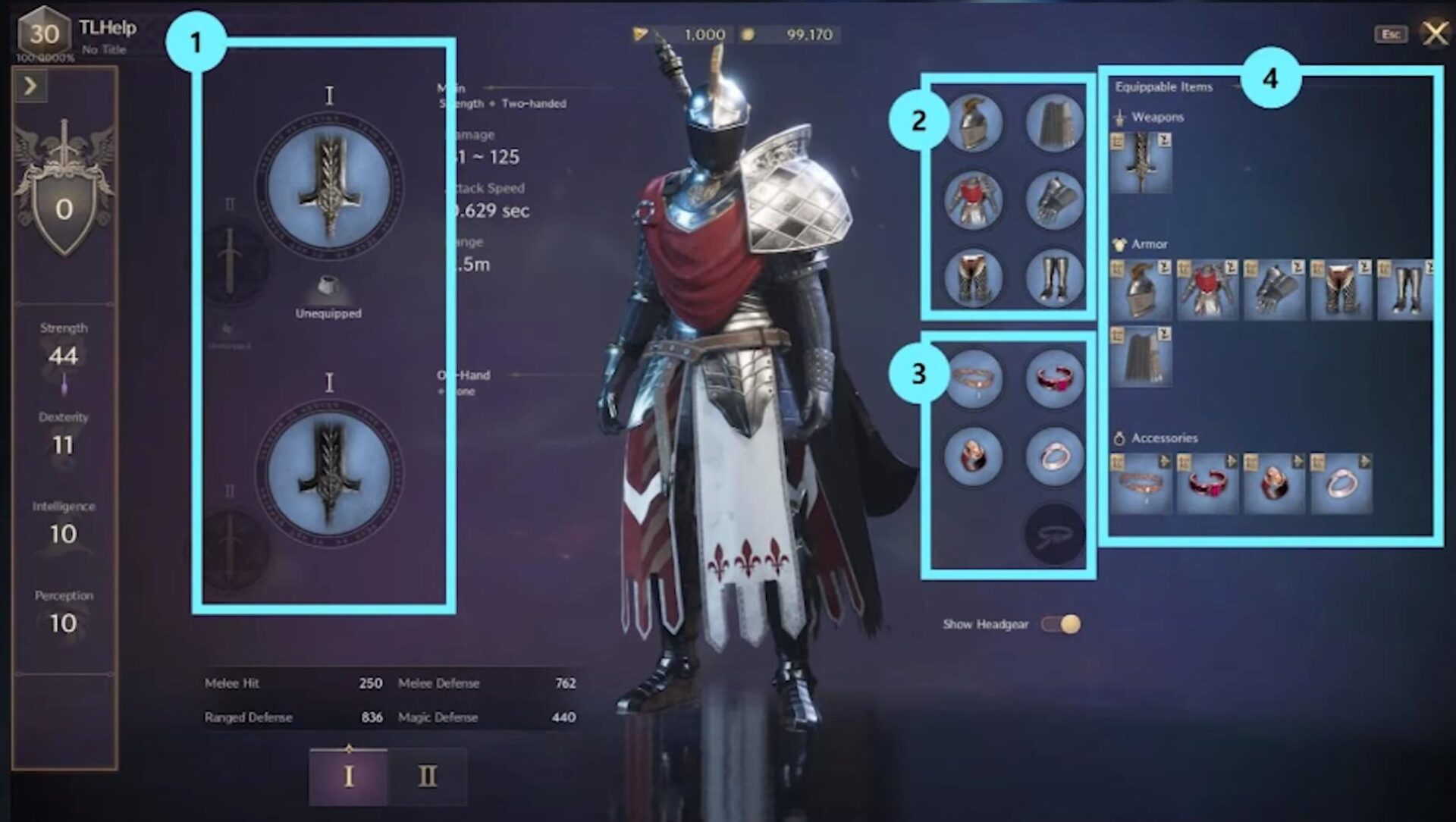Image resolution: width=1456 pixels, height=822 pixels.
Task: Select the equipped boots slot
Action: pyautogui.click(x=1054, y=278)
